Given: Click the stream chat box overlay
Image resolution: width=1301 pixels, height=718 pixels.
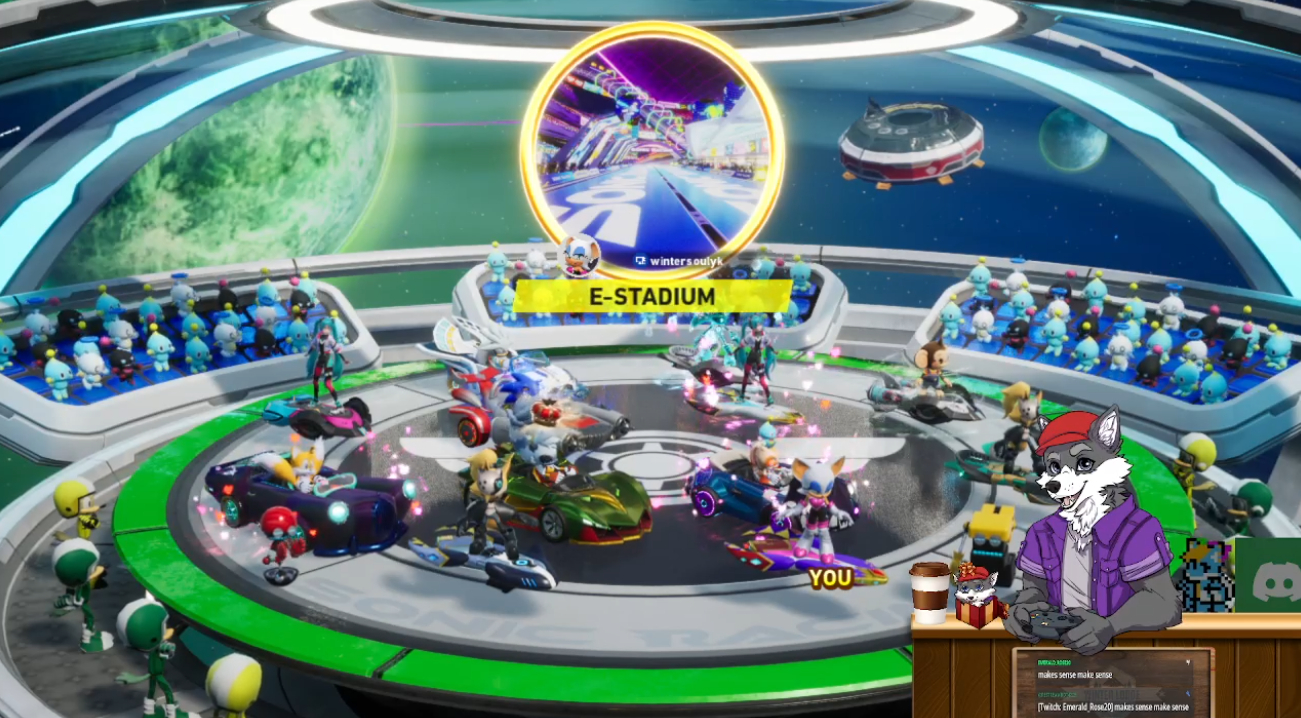Looking at the screenshot, I should click(x=1113, y=683).
